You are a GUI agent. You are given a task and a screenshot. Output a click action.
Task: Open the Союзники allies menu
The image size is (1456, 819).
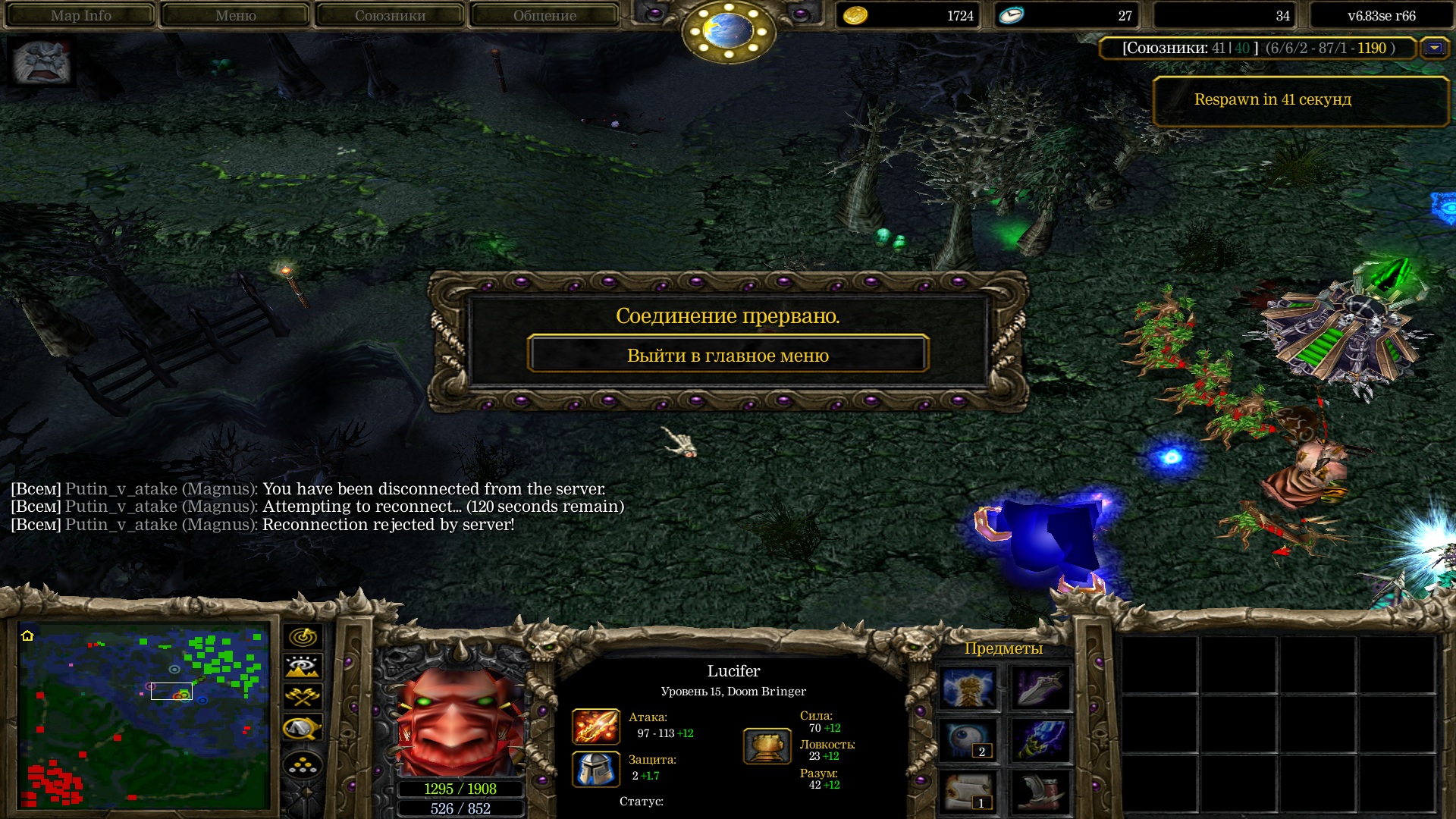(390, 15)
